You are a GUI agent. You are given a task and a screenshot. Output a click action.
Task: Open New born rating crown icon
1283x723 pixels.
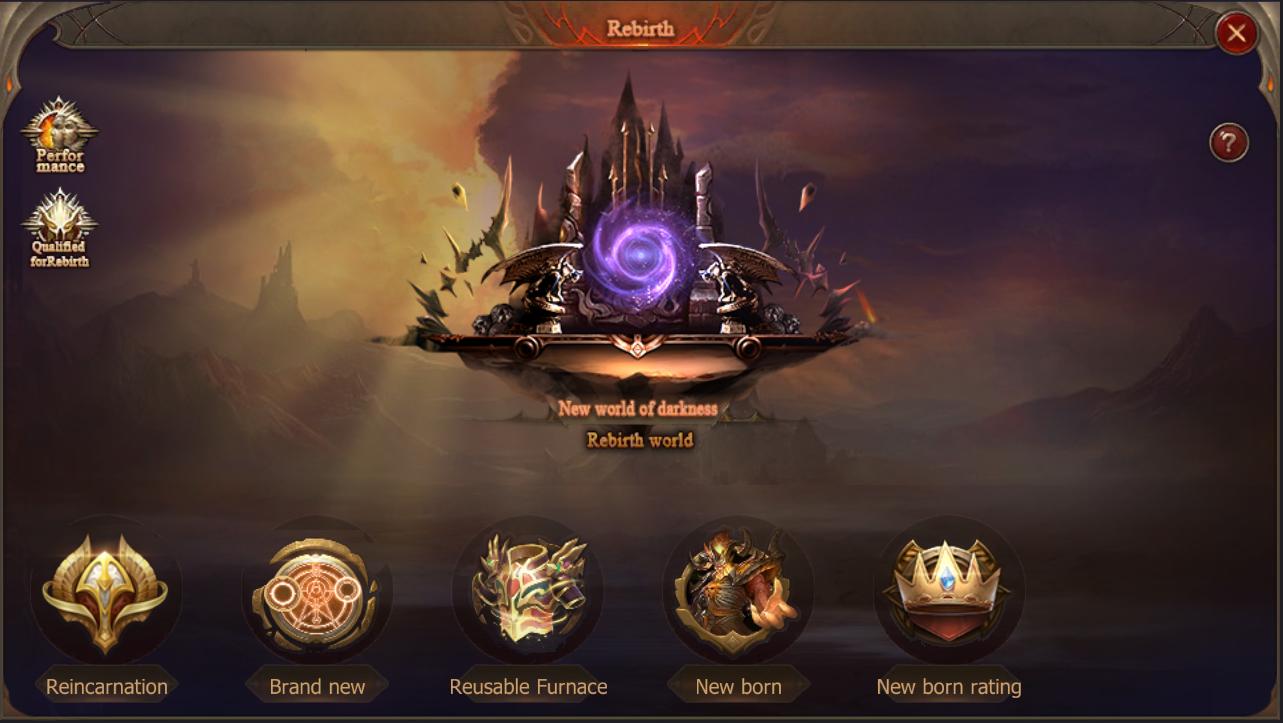click(x=947, y=590)
